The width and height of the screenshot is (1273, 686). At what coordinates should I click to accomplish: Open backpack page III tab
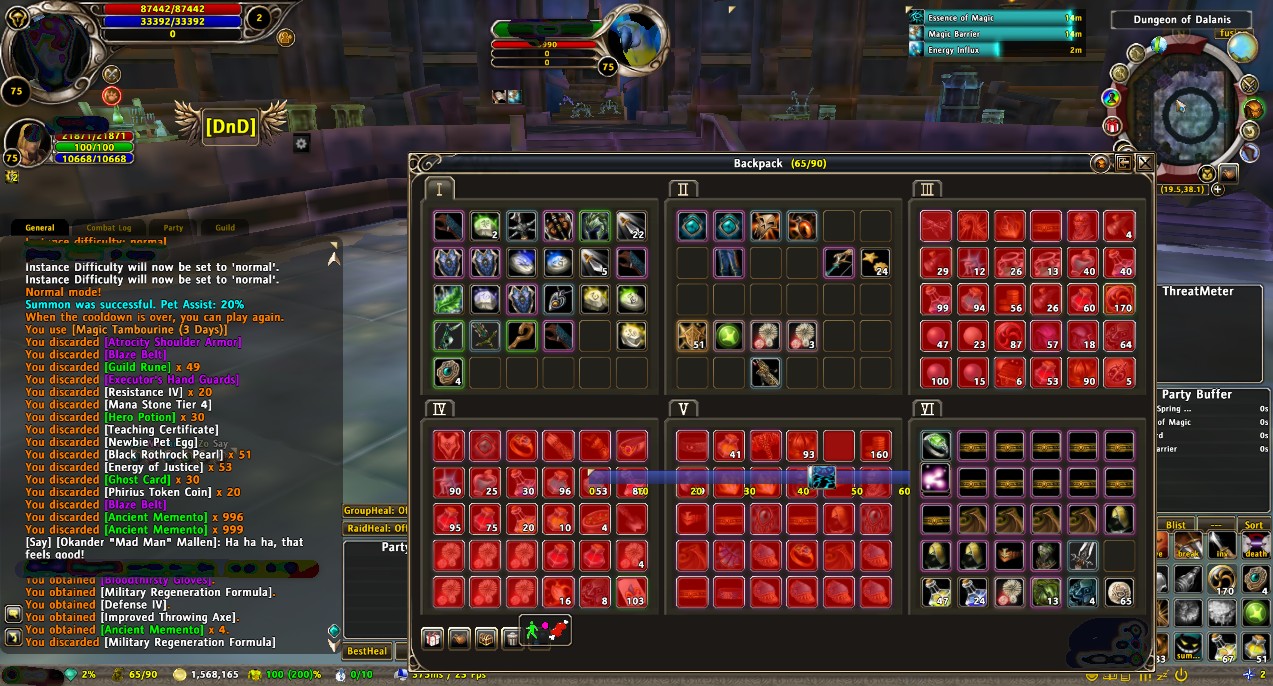927,189
